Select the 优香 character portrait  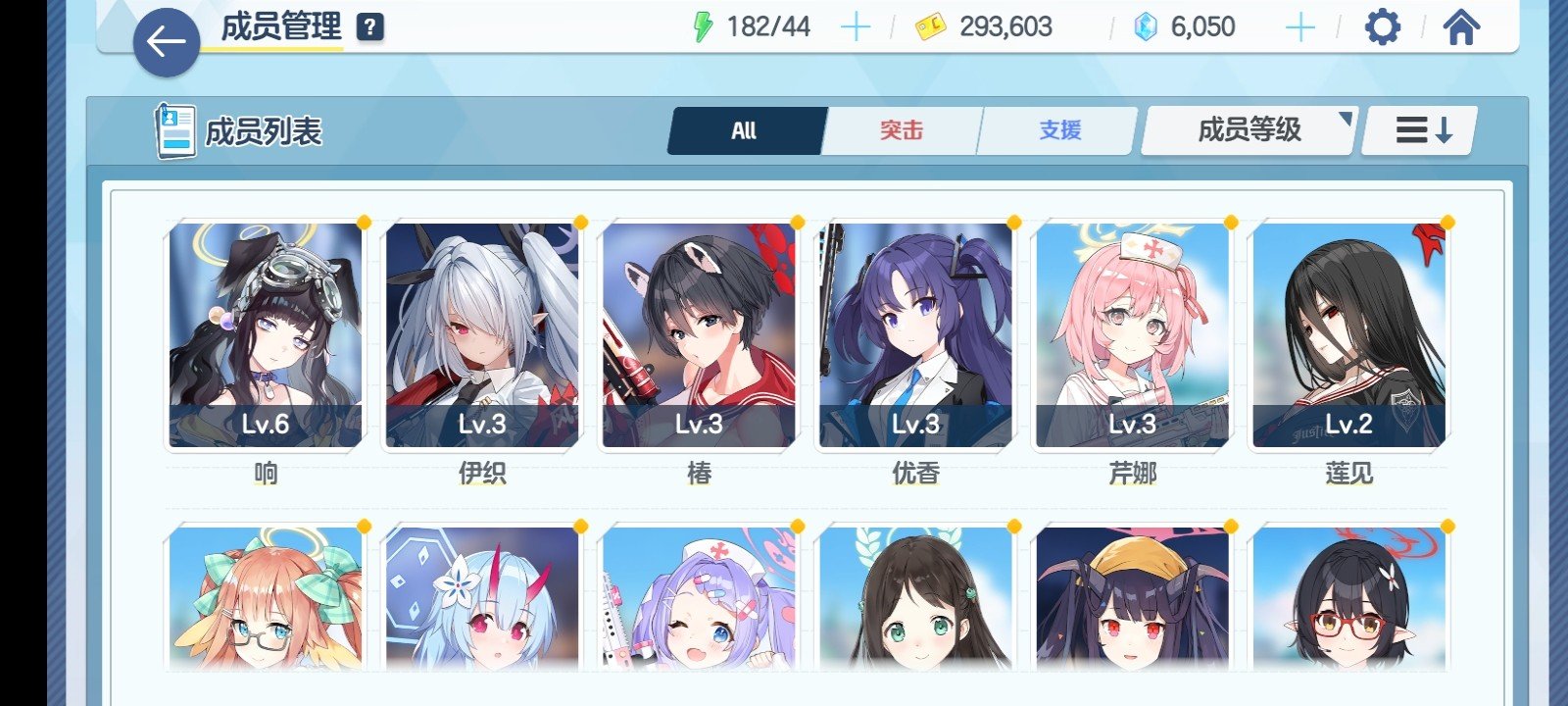click(916, 333)
